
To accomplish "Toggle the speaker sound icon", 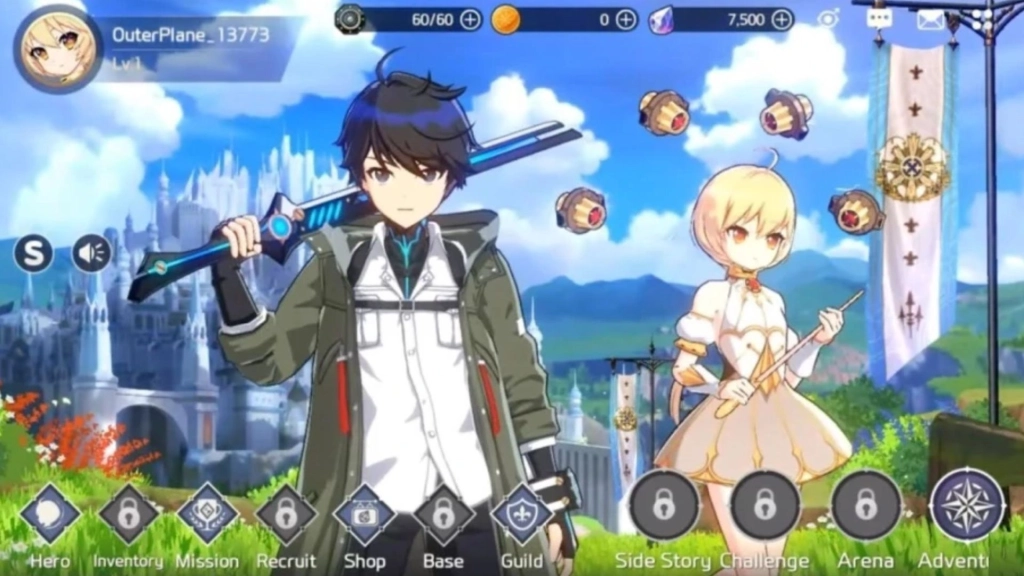I will 91,254.
